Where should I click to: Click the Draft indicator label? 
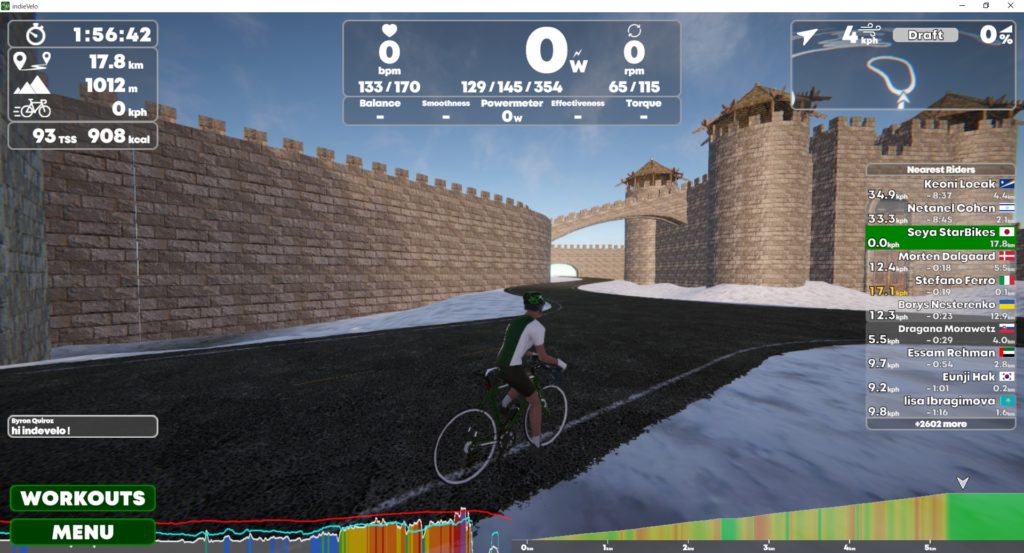pos(925,35)
